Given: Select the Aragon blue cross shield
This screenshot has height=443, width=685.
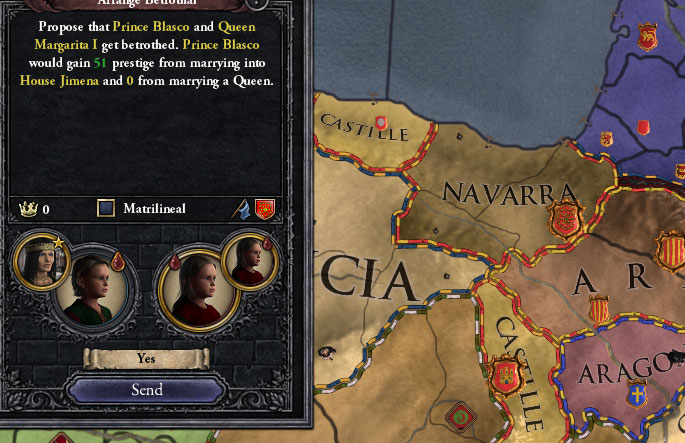Looking at the screenshot, I should click(x=636, y=397).
